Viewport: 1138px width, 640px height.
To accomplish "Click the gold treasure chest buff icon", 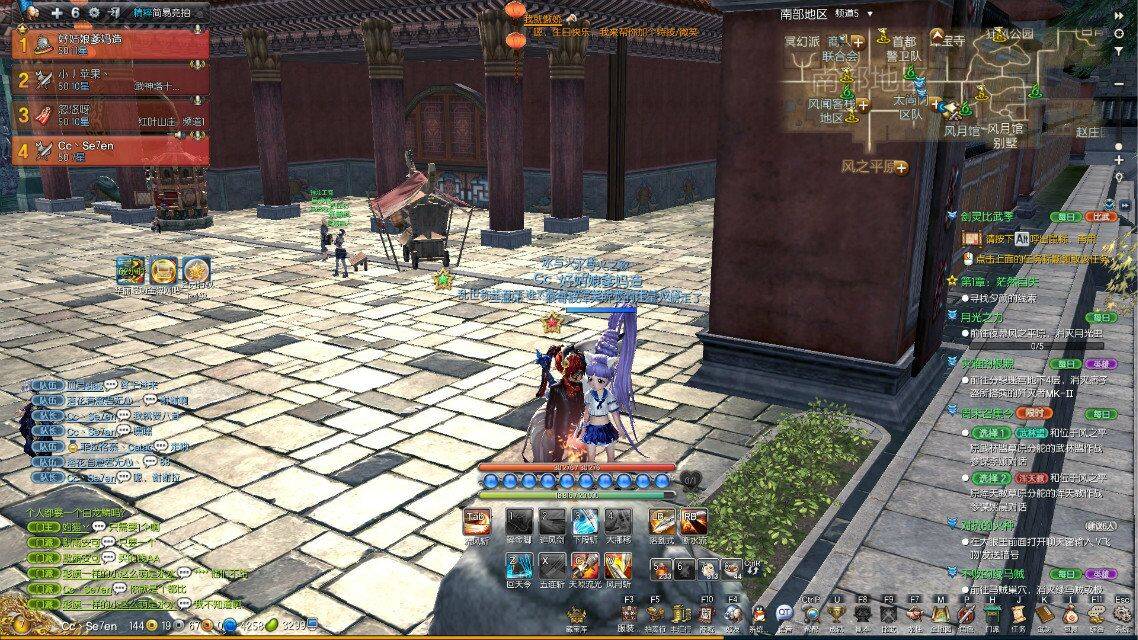I will 163,270.
